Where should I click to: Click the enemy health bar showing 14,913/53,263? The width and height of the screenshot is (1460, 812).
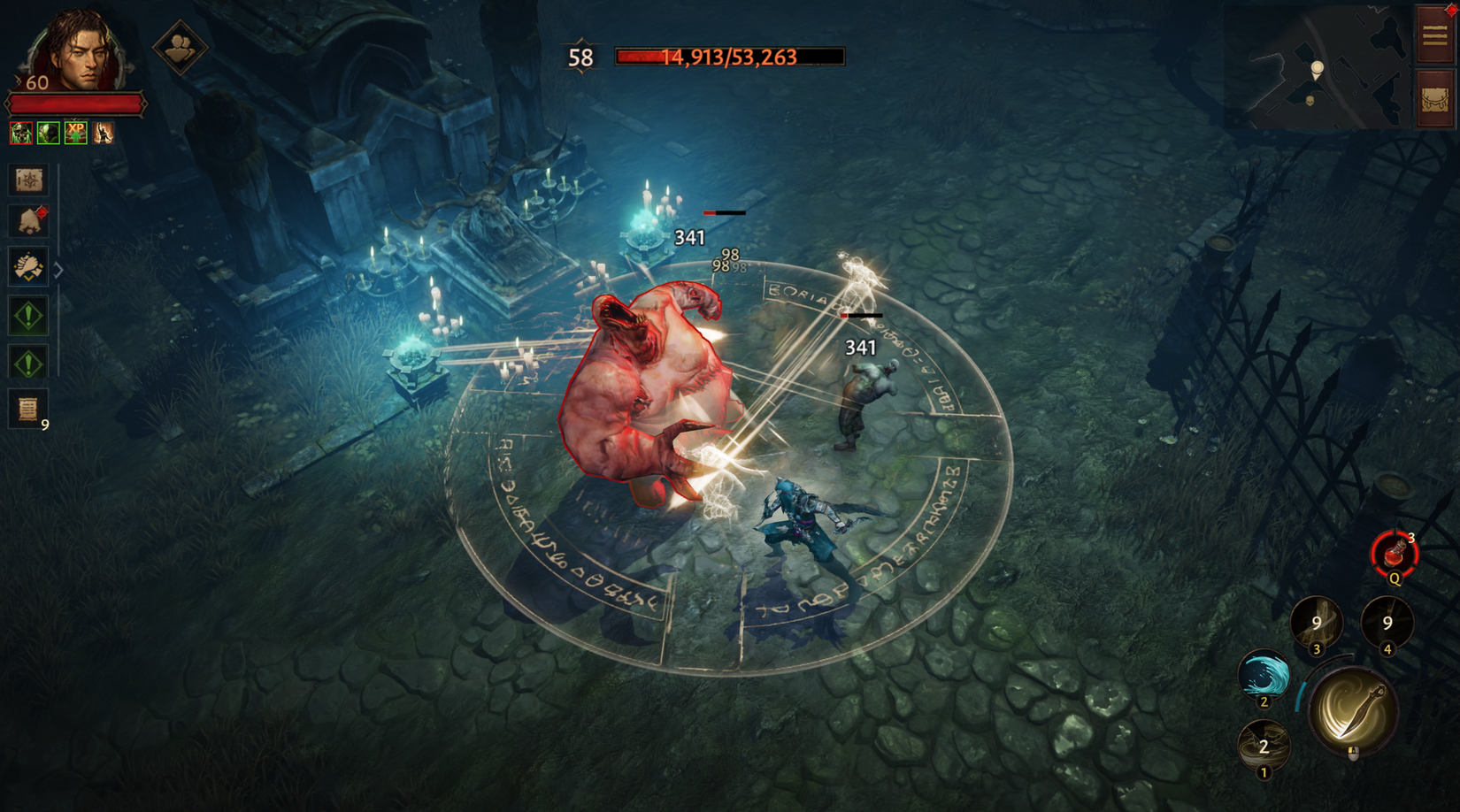point(726,57)
